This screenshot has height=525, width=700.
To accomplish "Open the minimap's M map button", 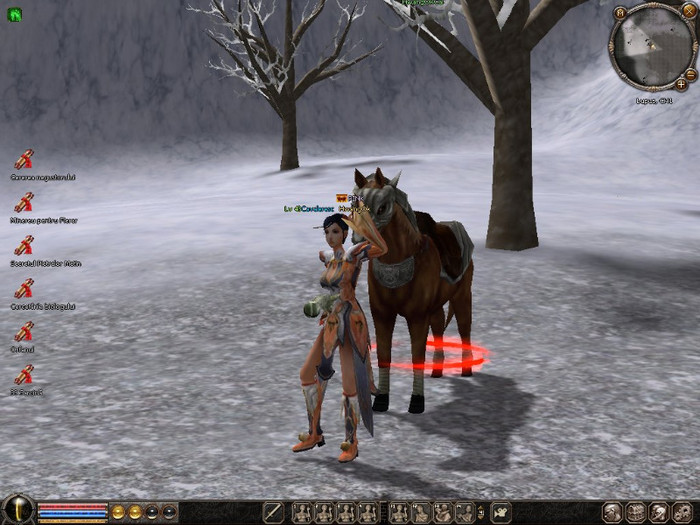I will [620, 13].
